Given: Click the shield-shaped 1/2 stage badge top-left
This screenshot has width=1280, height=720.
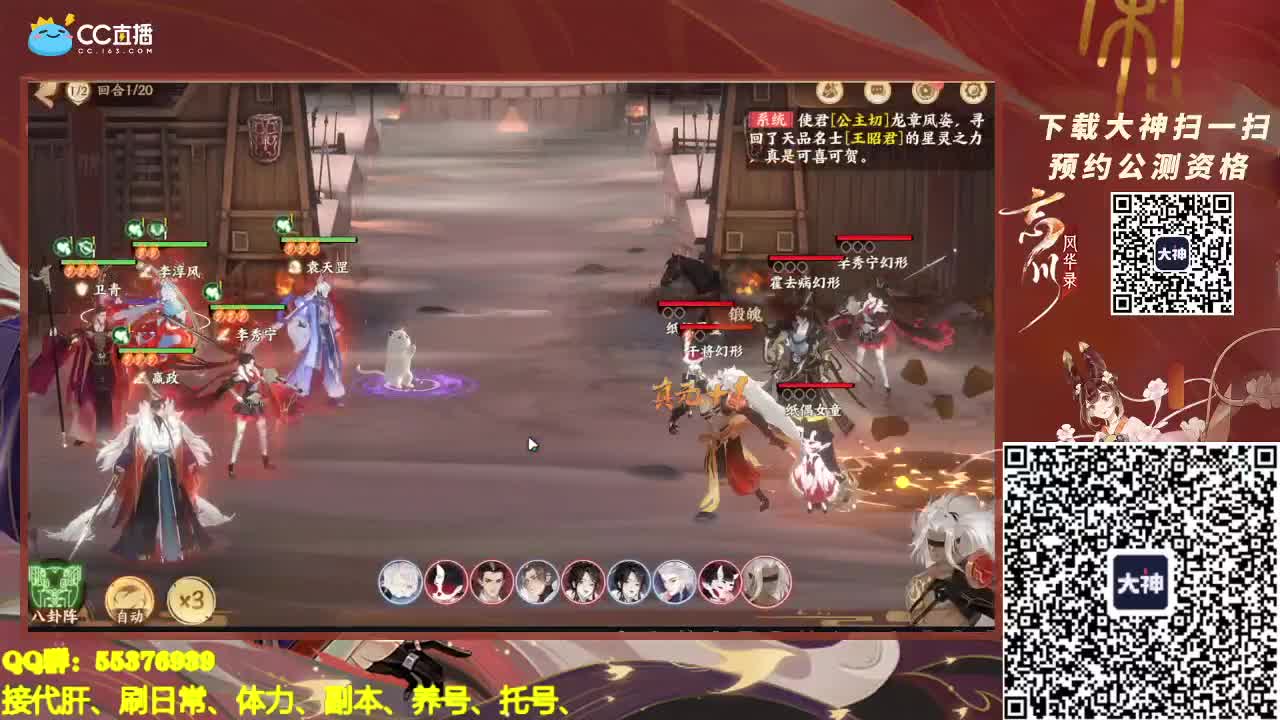Looking at the screenshot, I should point(78,90).
